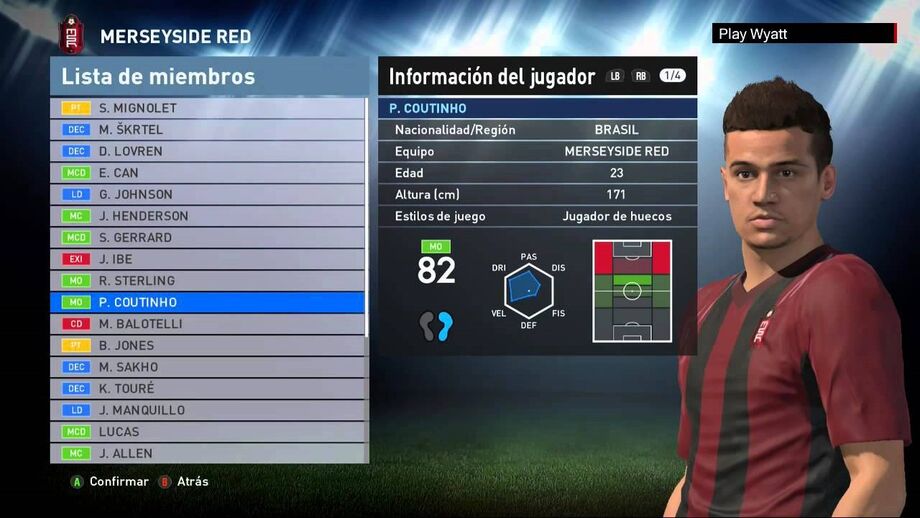Select M. Balotelli from the list
This screenshot has width=920, height=518.
point(208,324)
